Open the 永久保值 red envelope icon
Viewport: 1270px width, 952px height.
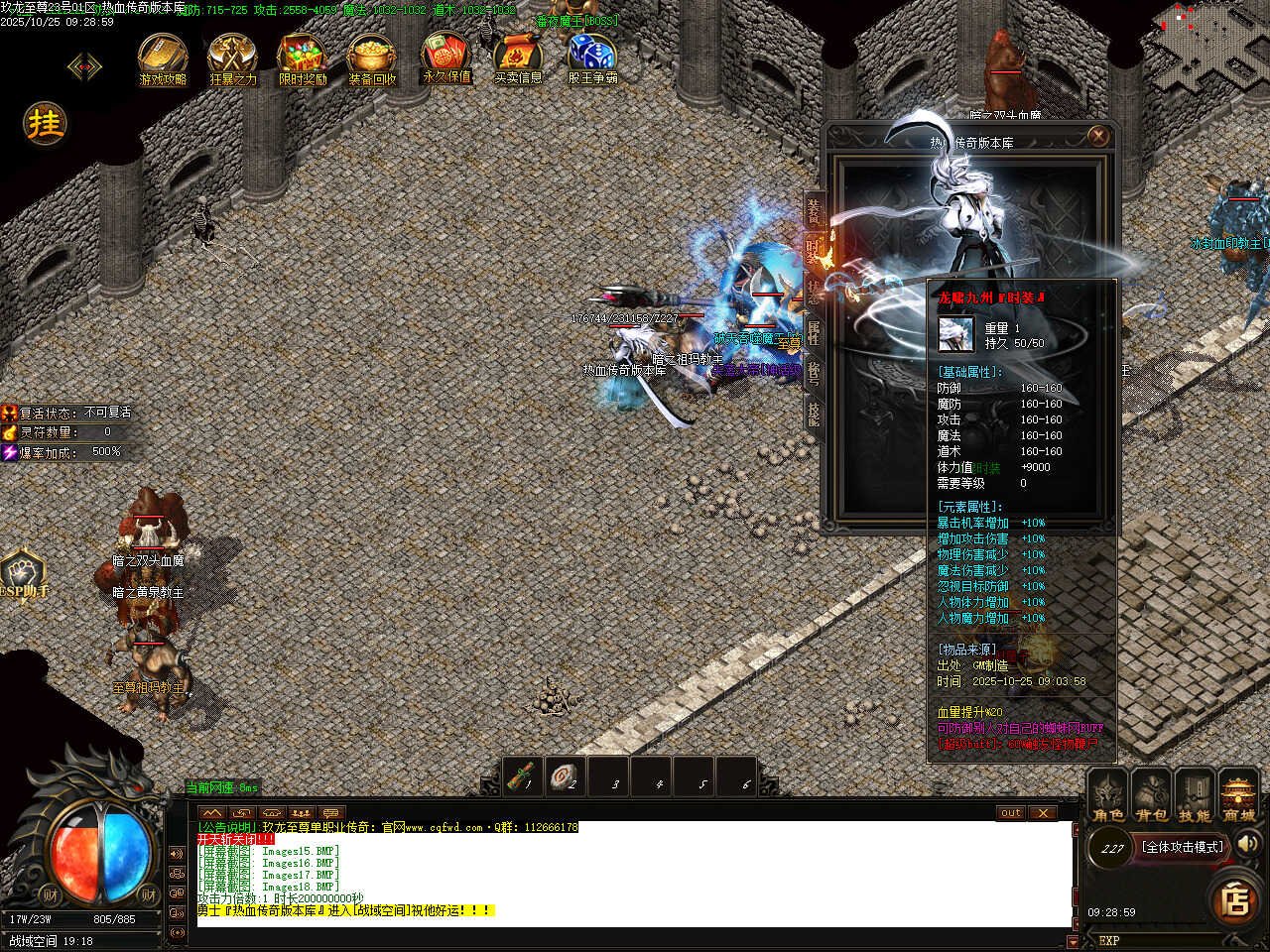[446, 56]
